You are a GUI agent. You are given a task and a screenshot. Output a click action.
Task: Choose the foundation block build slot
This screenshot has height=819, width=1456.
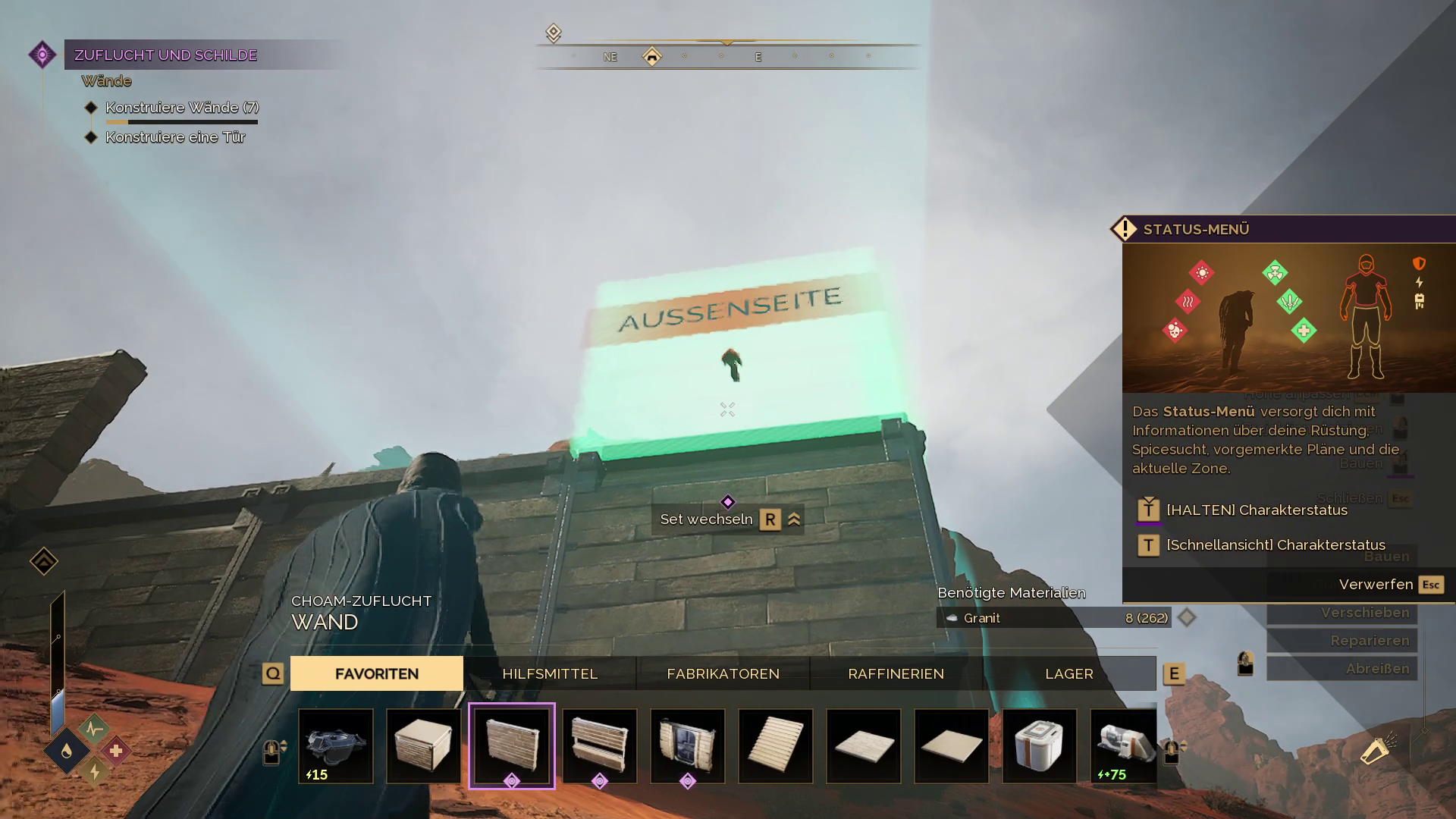click(424, 745)
